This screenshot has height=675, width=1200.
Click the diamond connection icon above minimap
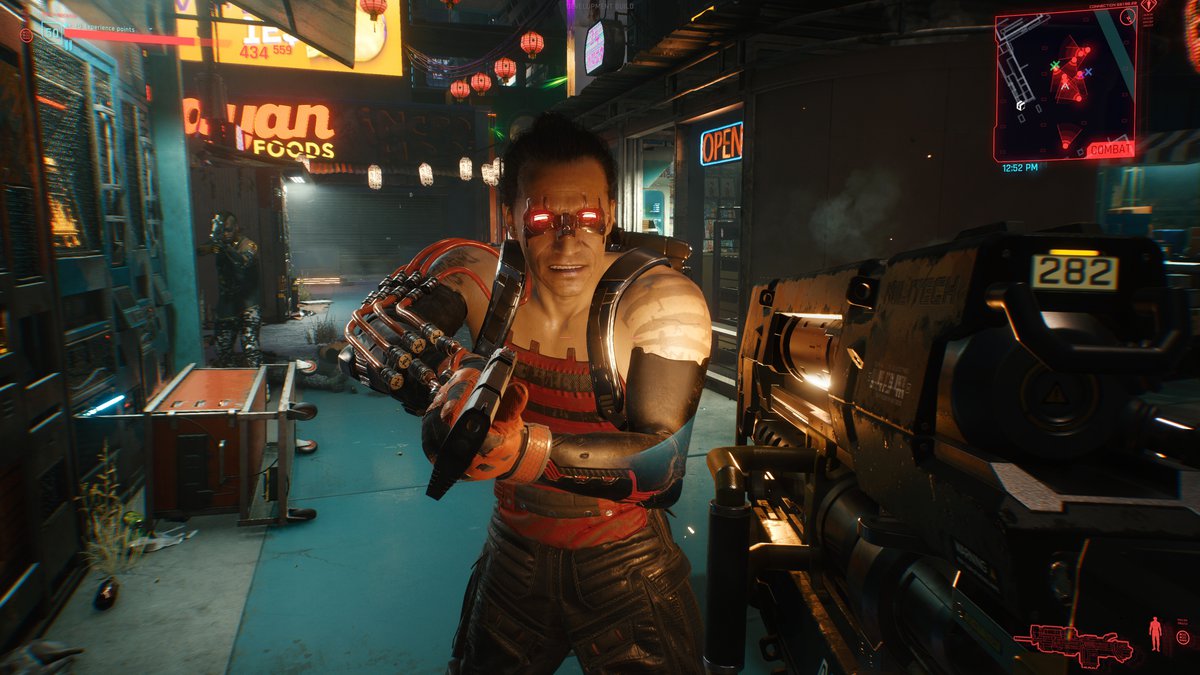coord(1150,6)
